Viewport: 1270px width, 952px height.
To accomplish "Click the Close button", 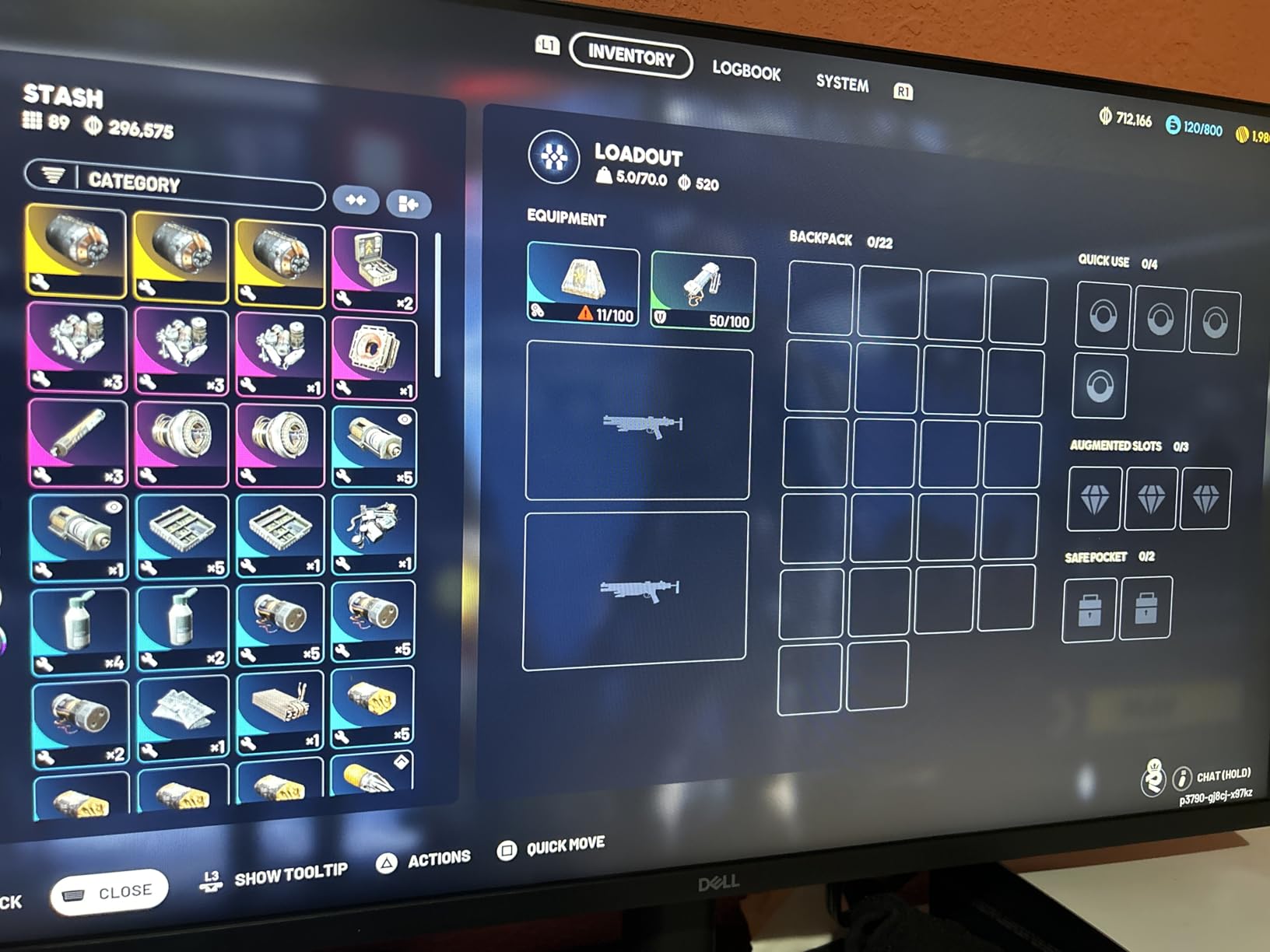I will [x=109, y=892].
